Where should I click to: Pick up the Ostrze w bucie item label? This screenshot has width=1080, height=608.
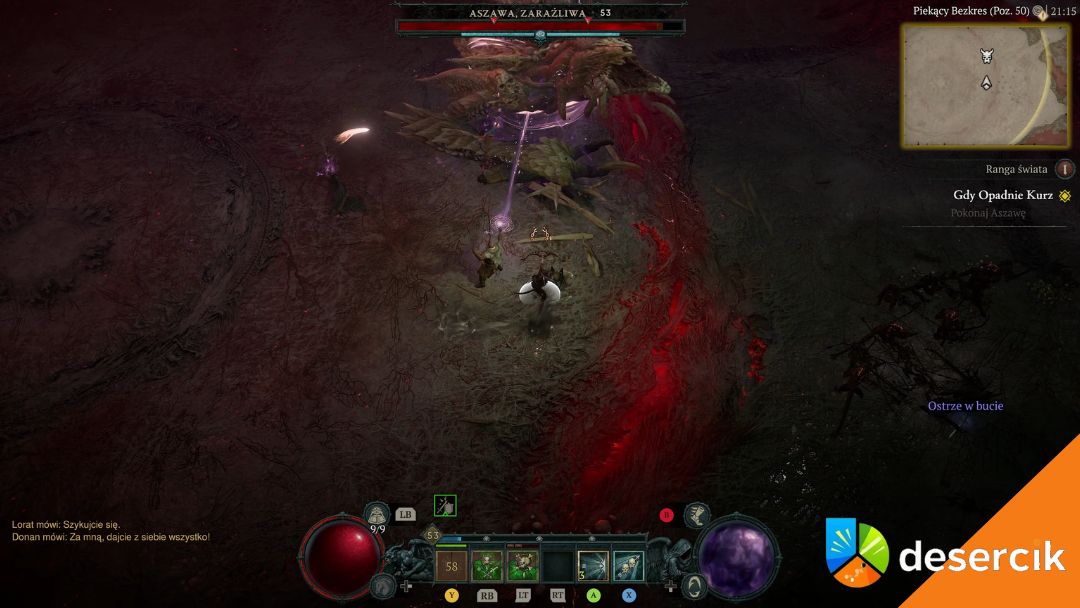(x=965, y=406)
